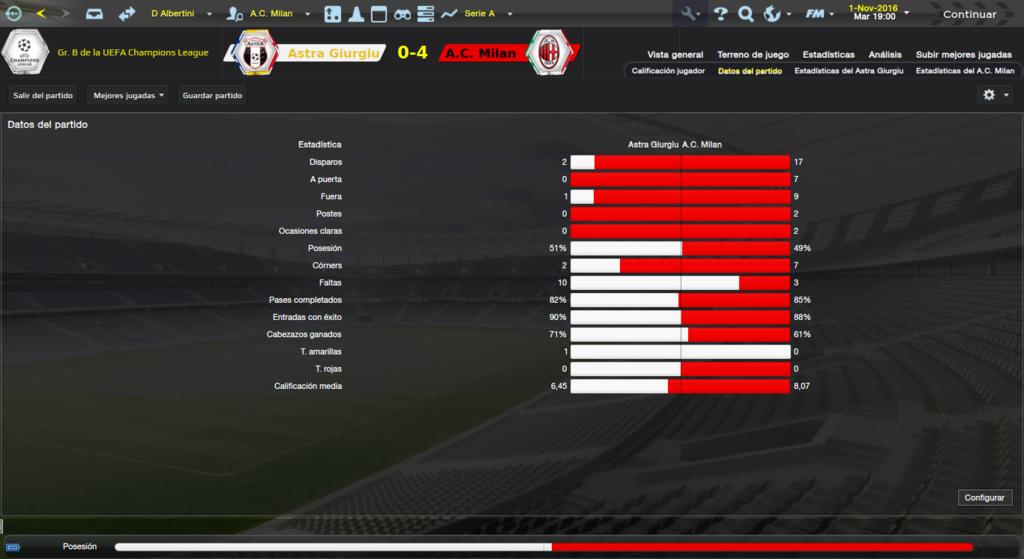Open Estadísticas del Astra Giurgiu subtab
Viewport: 1024px width, 559px height.
(x=849, y=71)
